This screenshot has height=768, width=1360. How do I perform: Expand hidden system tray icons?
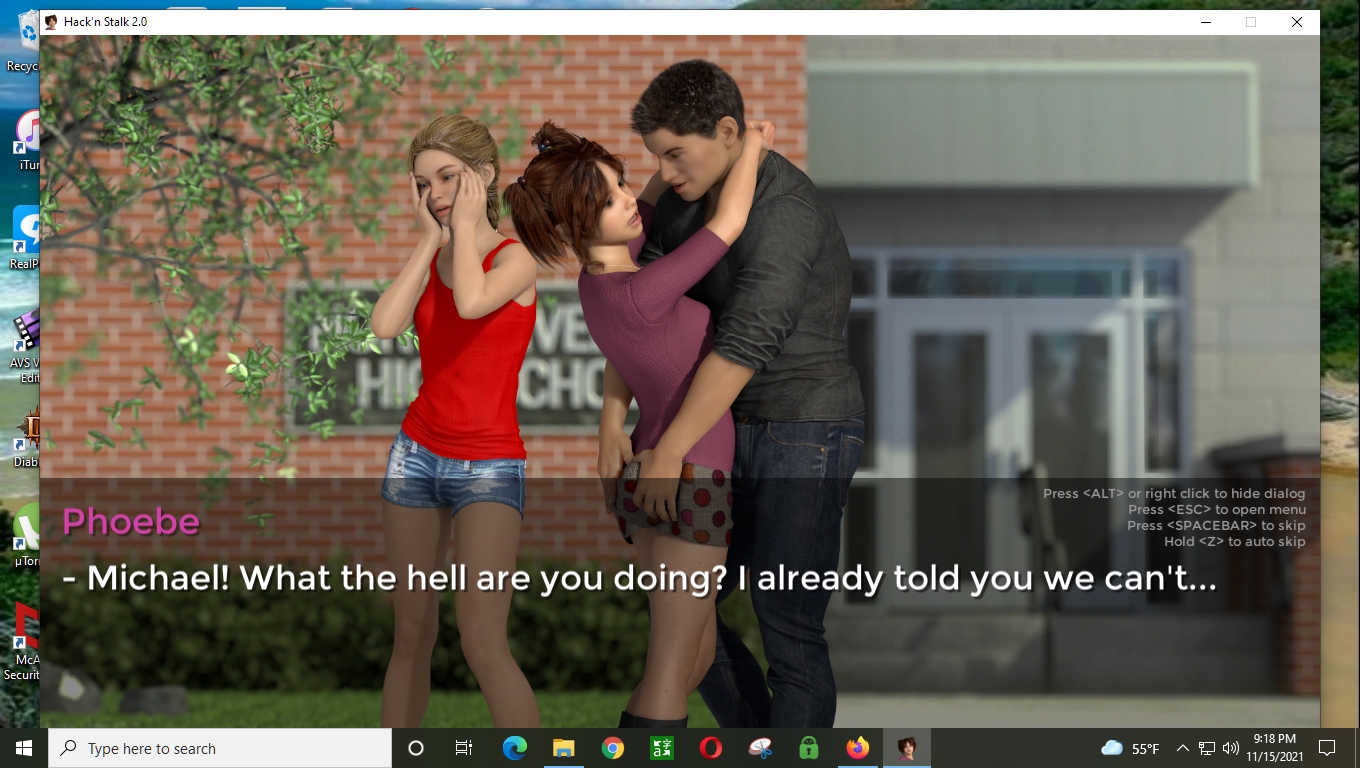click(1182, 748)
